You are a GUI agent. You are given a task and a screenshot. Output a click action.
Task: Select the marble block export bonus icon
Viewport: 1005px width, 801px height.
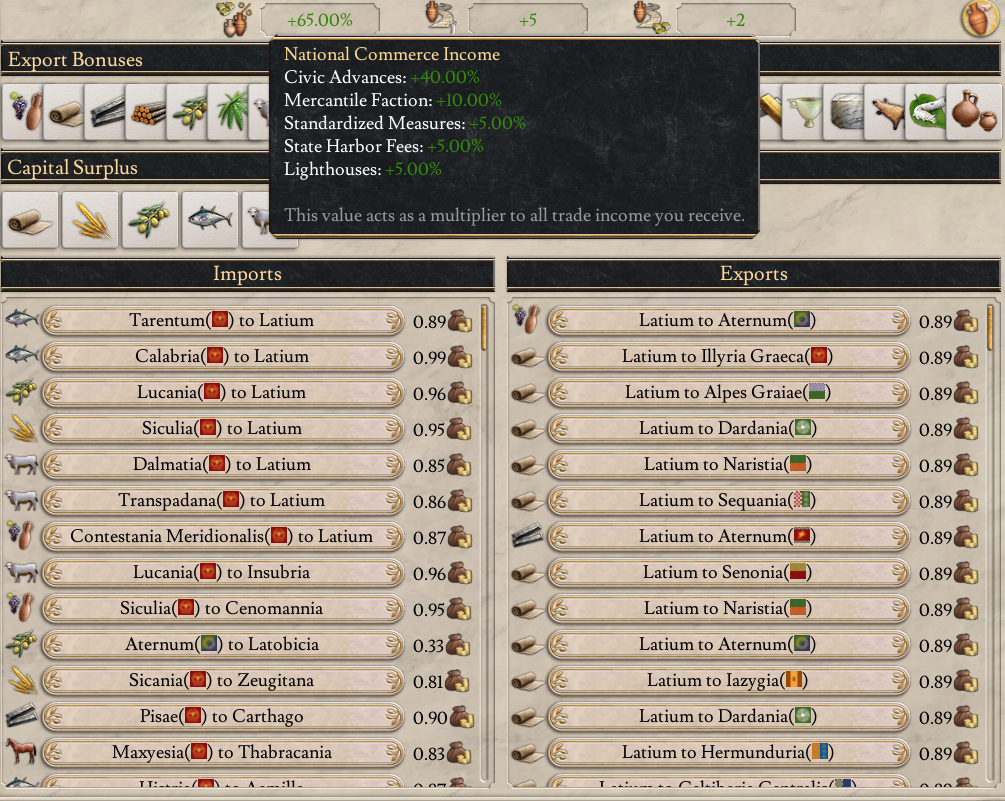846,110
